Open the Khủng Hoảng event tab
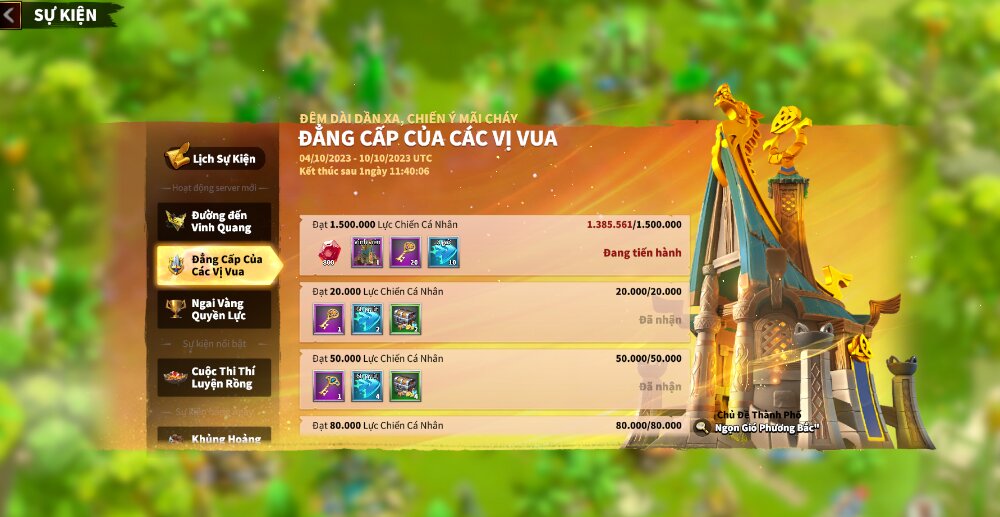The image size is (1000, 517). [214, 438]
